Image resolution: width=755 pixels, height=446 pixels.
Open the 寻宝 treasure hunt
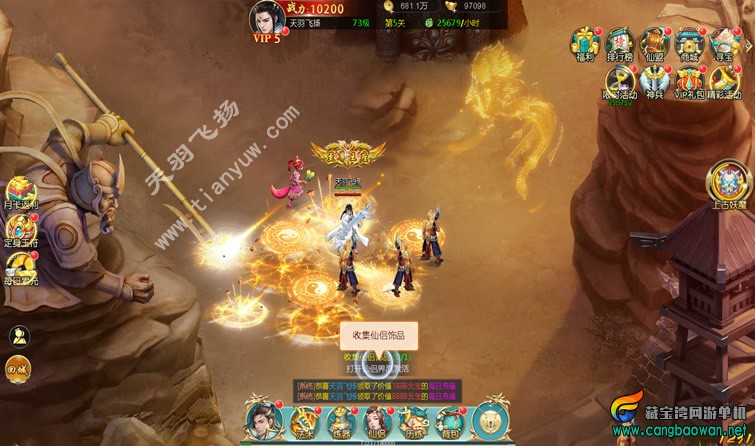pyautogui.click(x=723, y=44)
